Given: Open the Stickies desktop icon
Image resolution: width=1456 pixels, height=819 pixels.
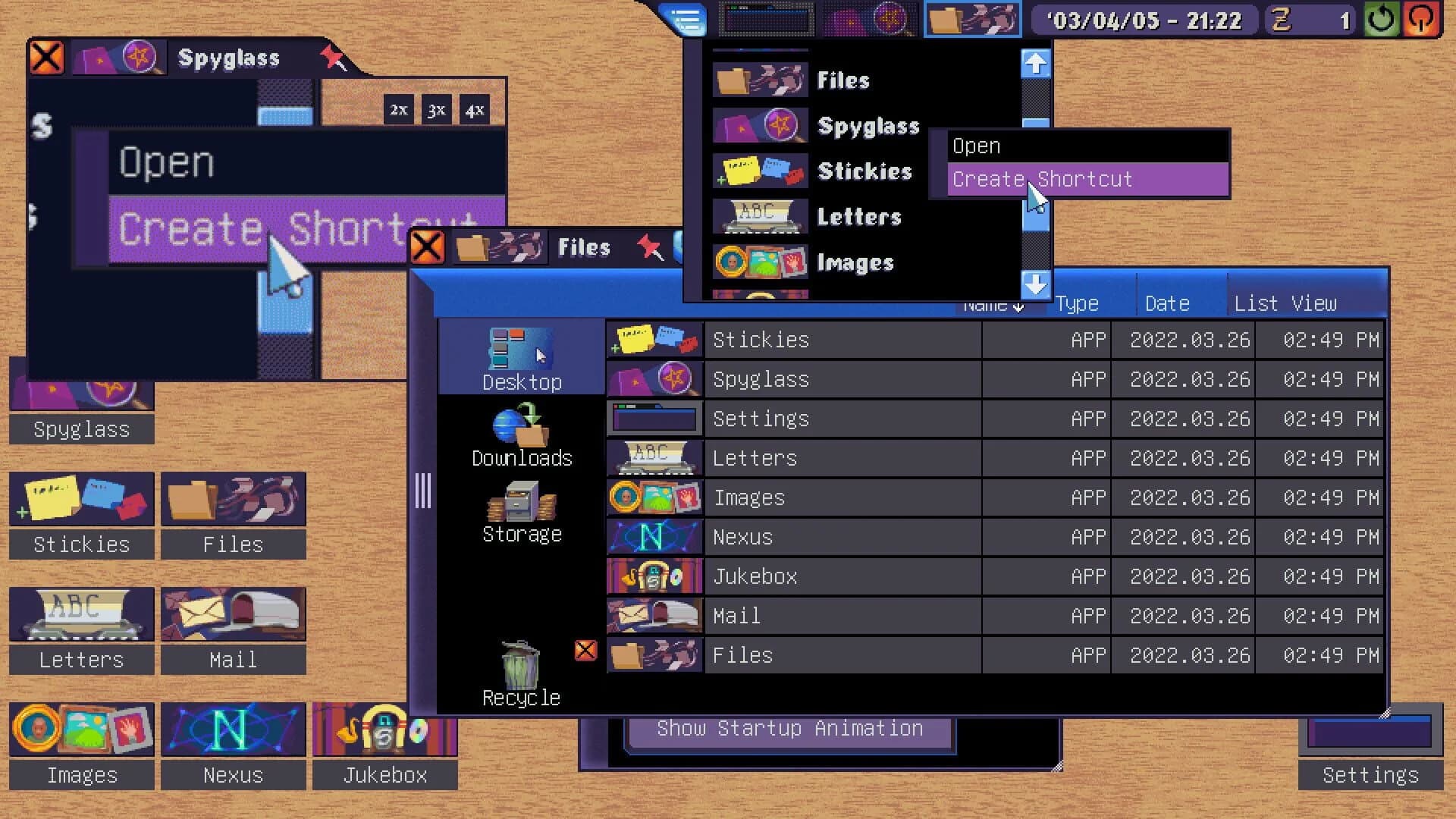Looking at the screenshot, I should coord(81,498).
